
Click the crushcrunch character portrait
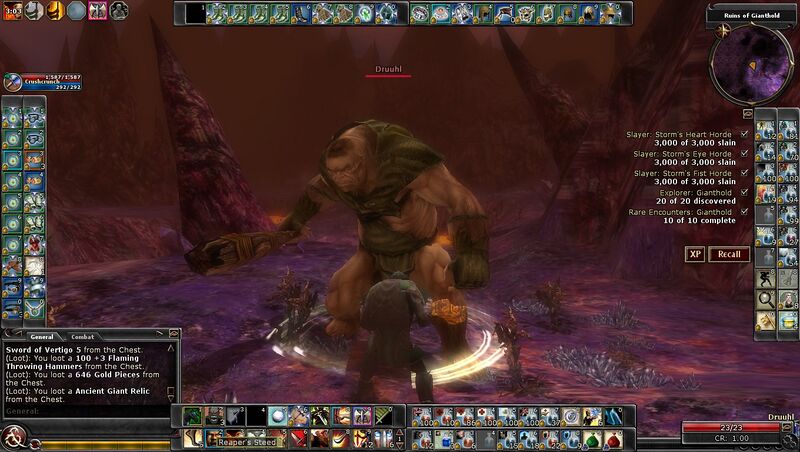[x=11, y=83]
